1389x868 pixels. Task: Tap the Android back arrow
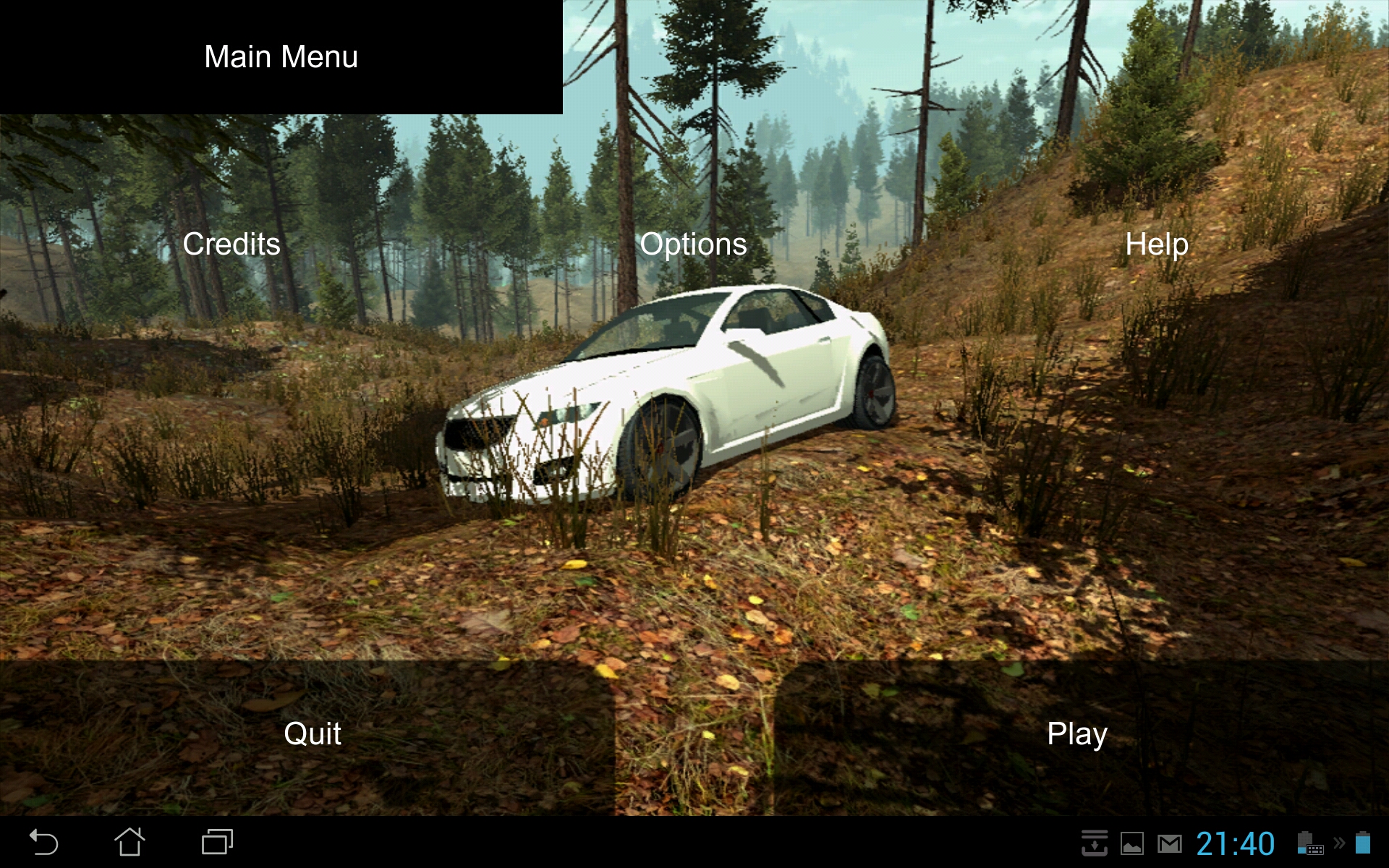(43, 843)
